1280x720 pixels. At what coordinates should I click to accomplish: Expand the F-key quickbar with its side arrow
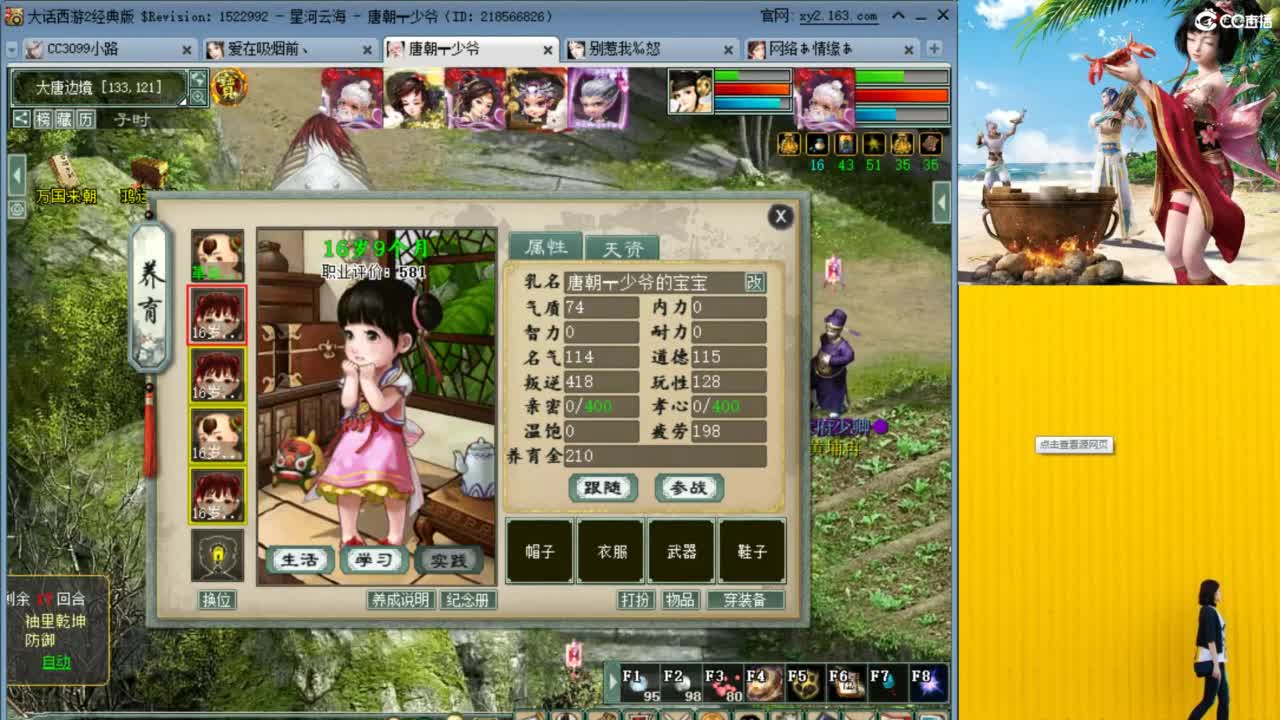click(612, 682)
